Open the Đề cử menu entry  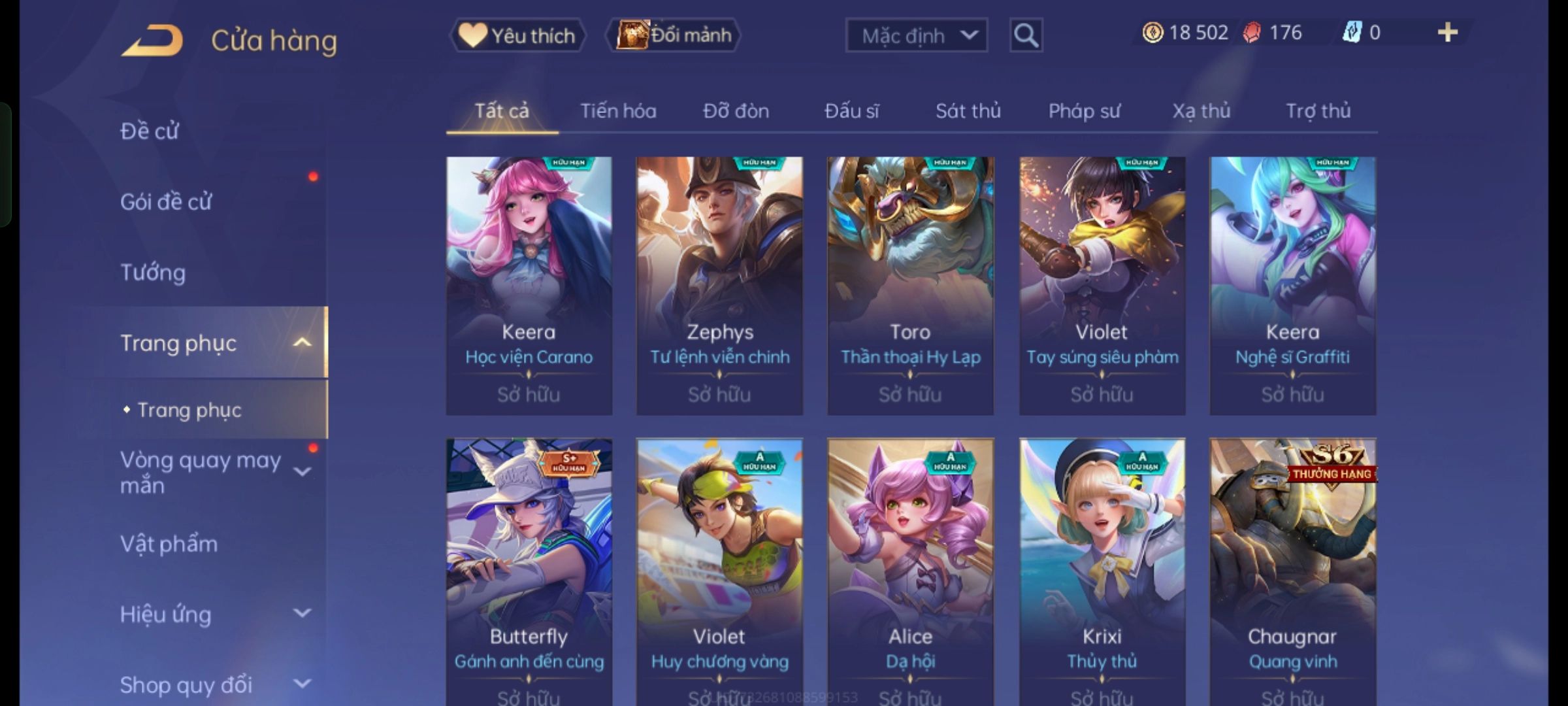pyautogui.click(x=150, y=131)
